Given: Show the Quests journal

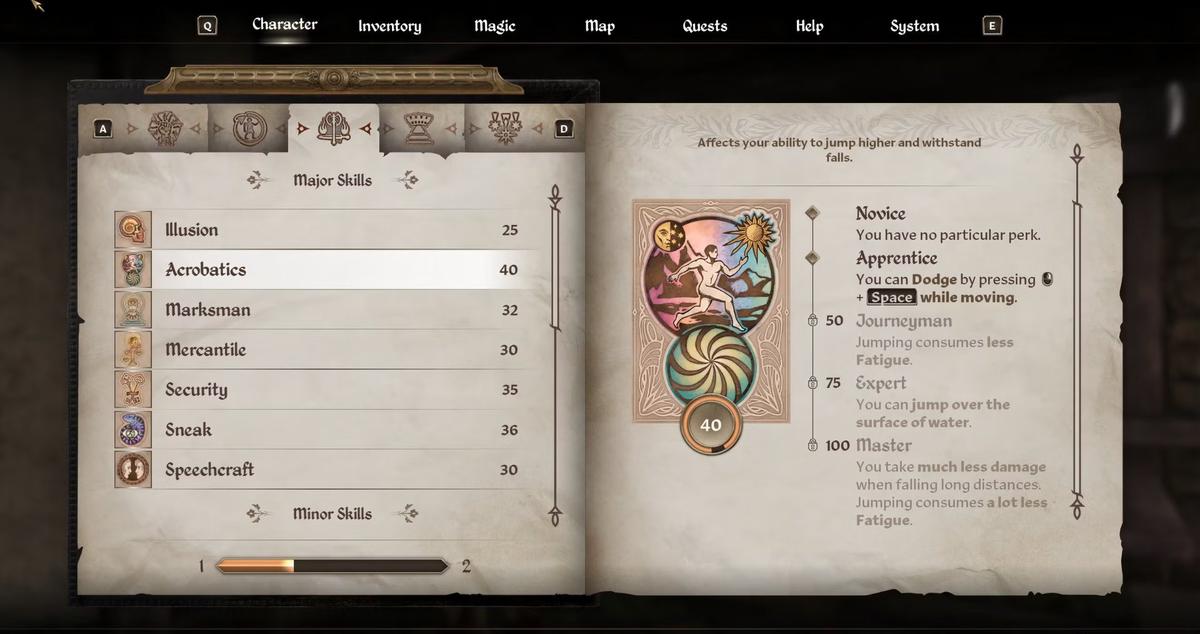Looking at the screenshot, I should coord(704,26).
